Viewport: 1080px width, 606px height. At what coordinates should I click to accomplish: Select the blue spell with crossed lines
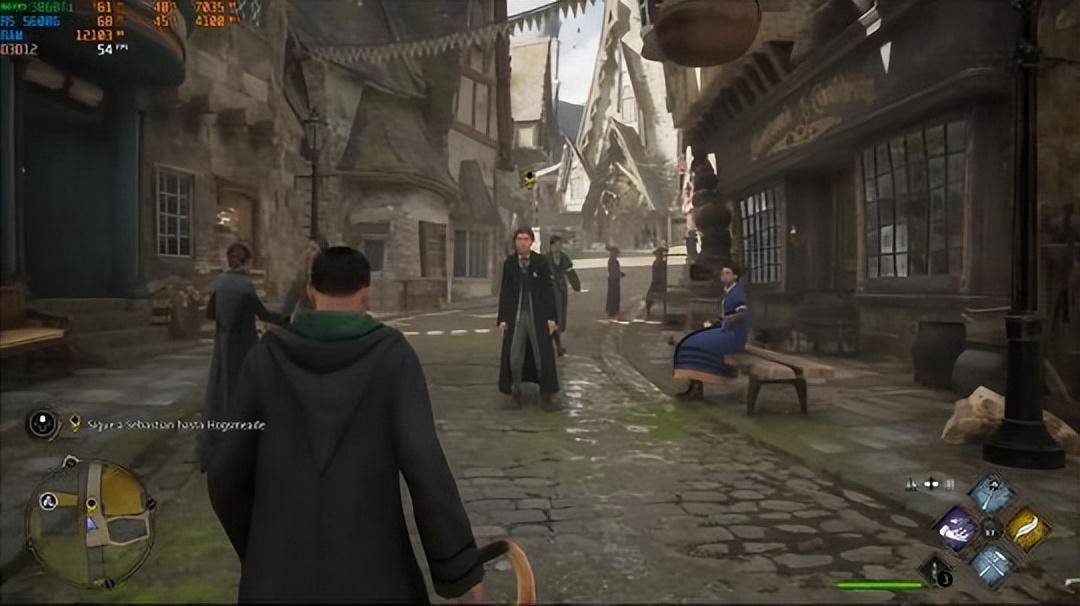click(992, 563)
